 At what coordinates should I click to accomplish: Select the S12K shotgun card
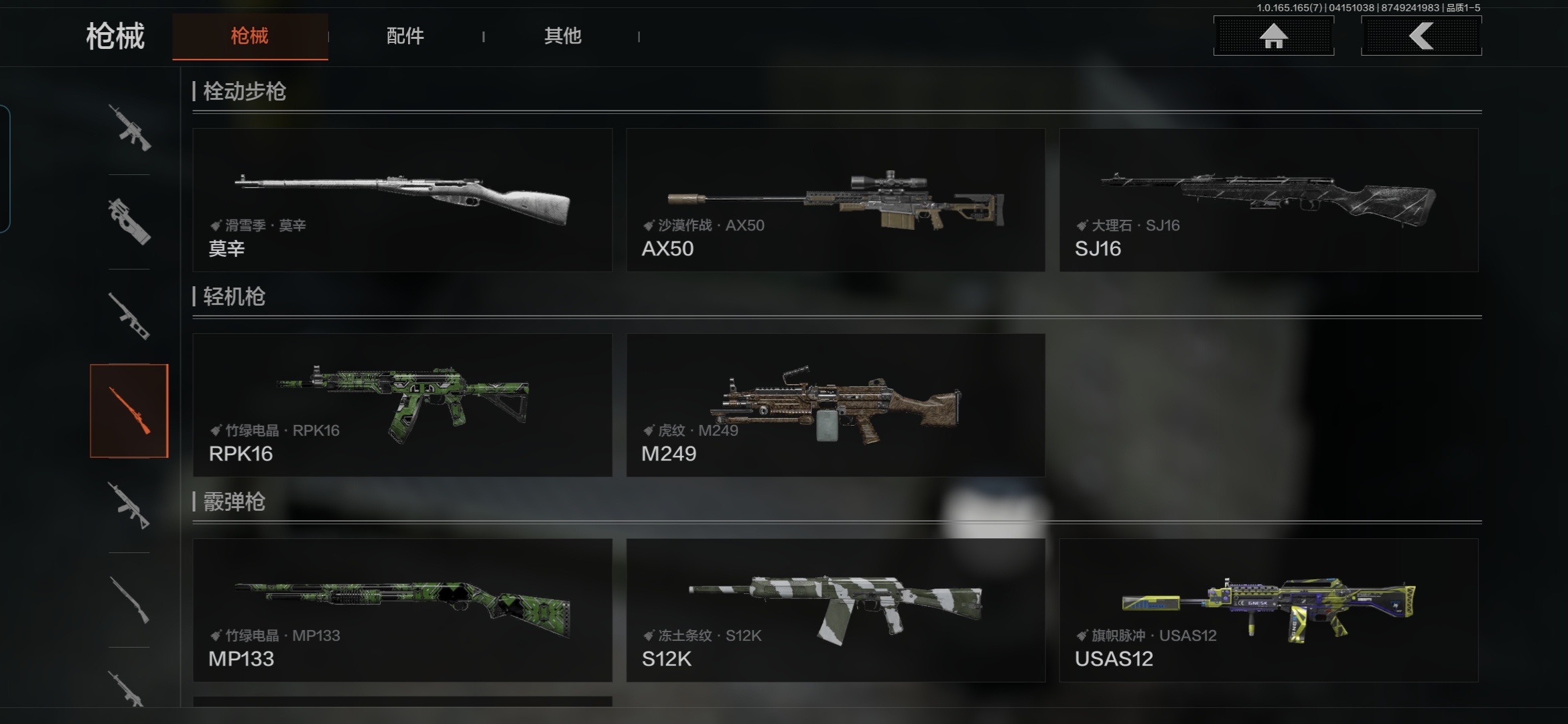pyautogui.click(x=835, y=610)
